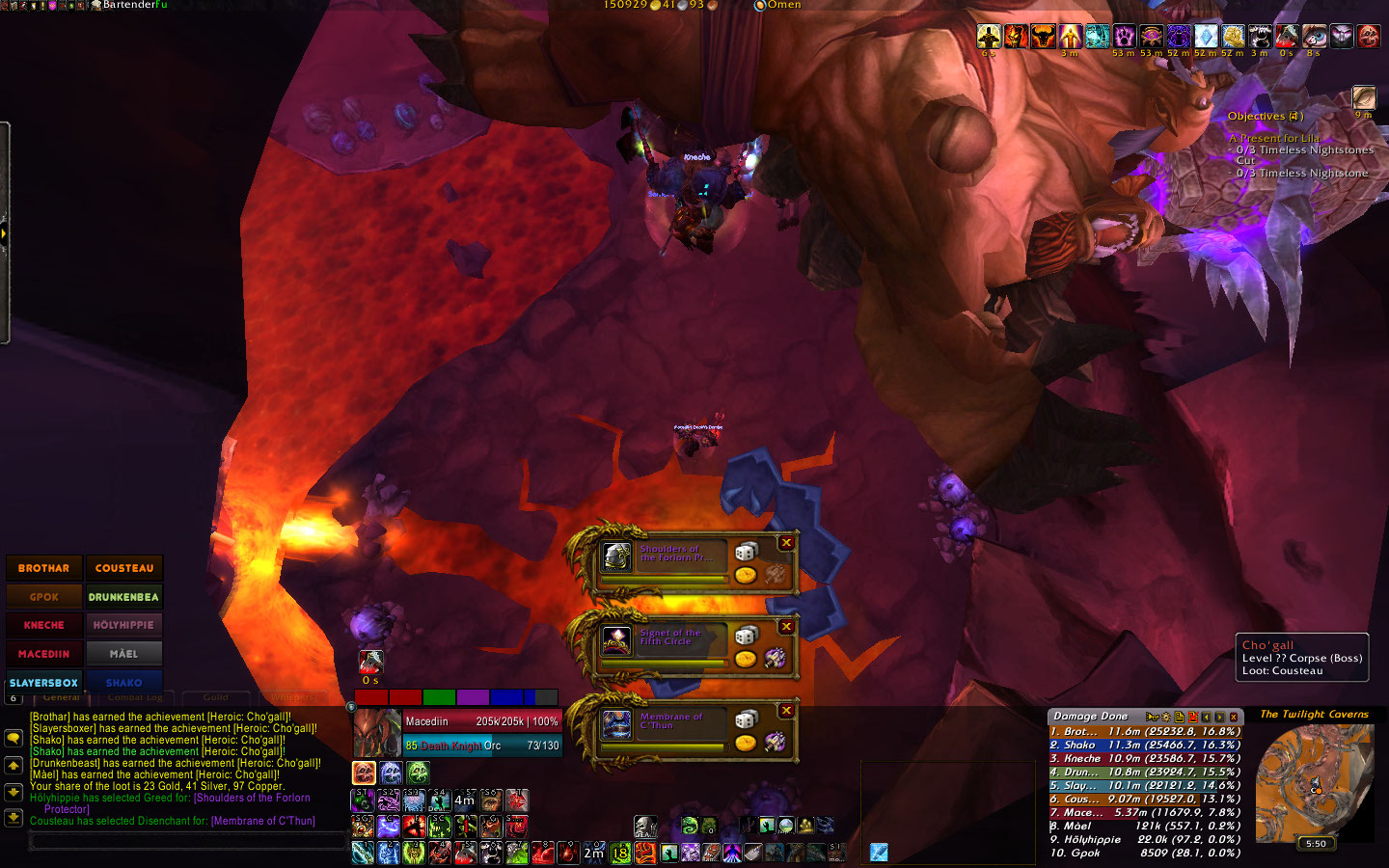Image resolution: width=1389 pixels, height=868 pixels.
Task: Disenchant the Membrane of C'Thun
Action: click(x=775, y=742)
